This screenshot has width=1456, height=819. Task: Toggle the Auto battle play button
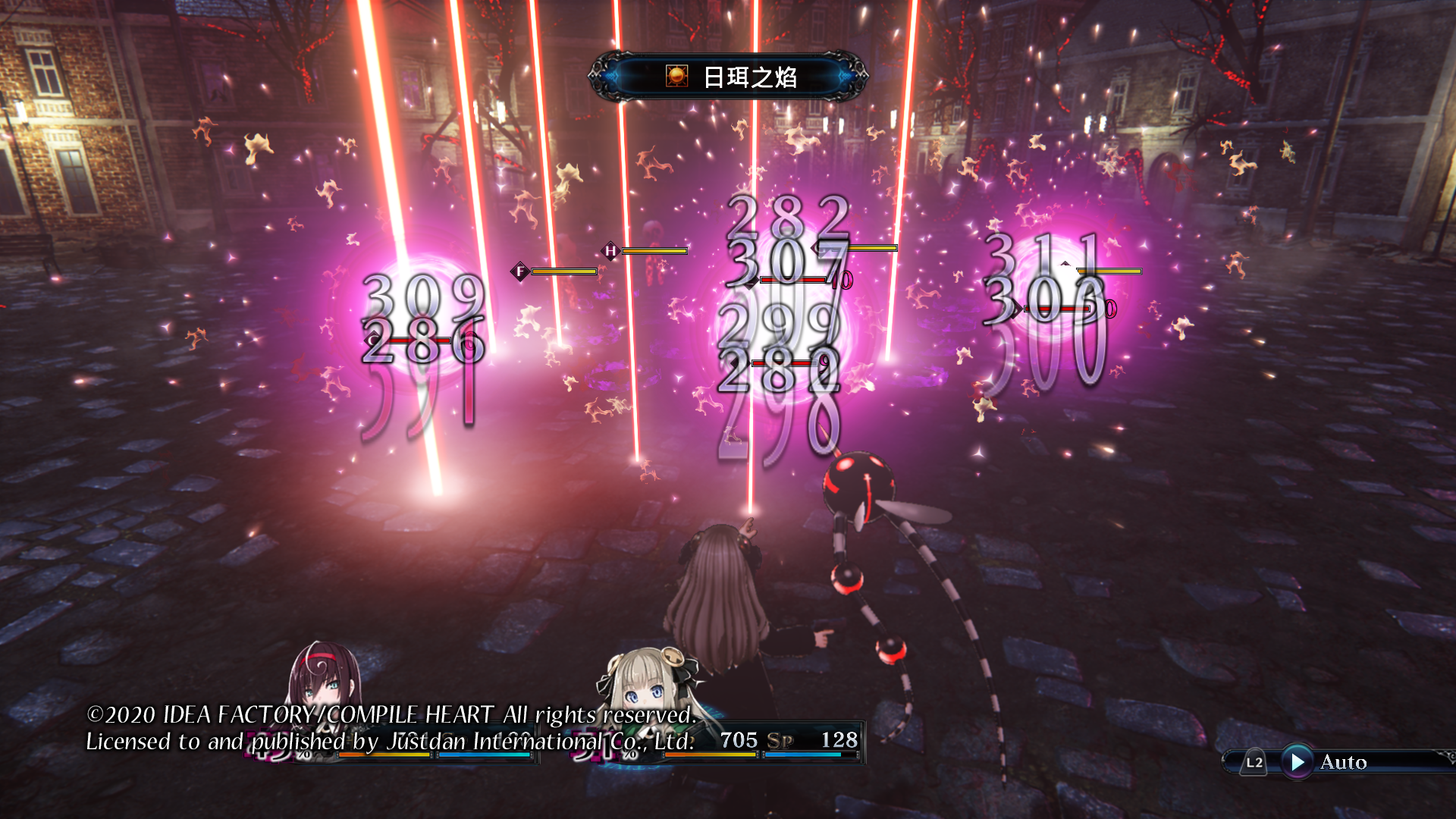click(x=1298, y=761)
